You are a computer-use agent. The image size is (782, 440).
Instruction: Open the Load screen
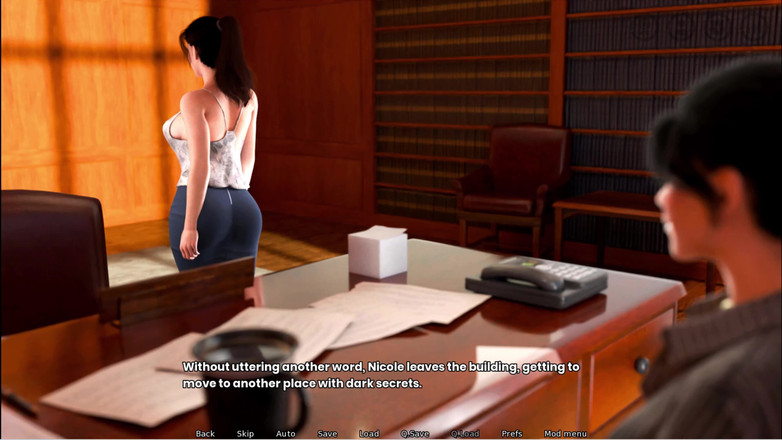pyautogui.click(x=369, y=434)
